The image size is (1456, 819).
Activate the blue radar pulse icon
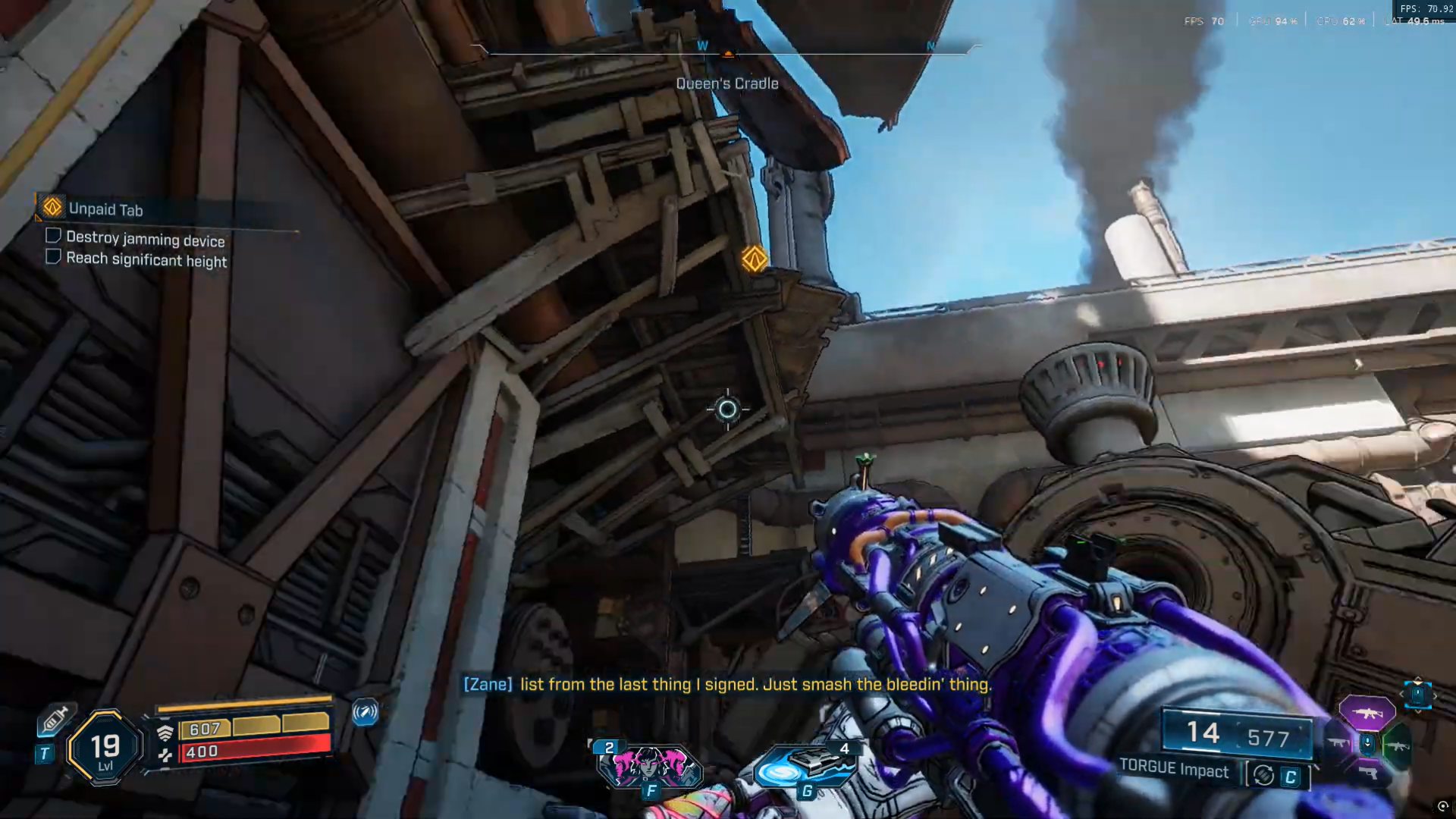[x=365, y=712]
